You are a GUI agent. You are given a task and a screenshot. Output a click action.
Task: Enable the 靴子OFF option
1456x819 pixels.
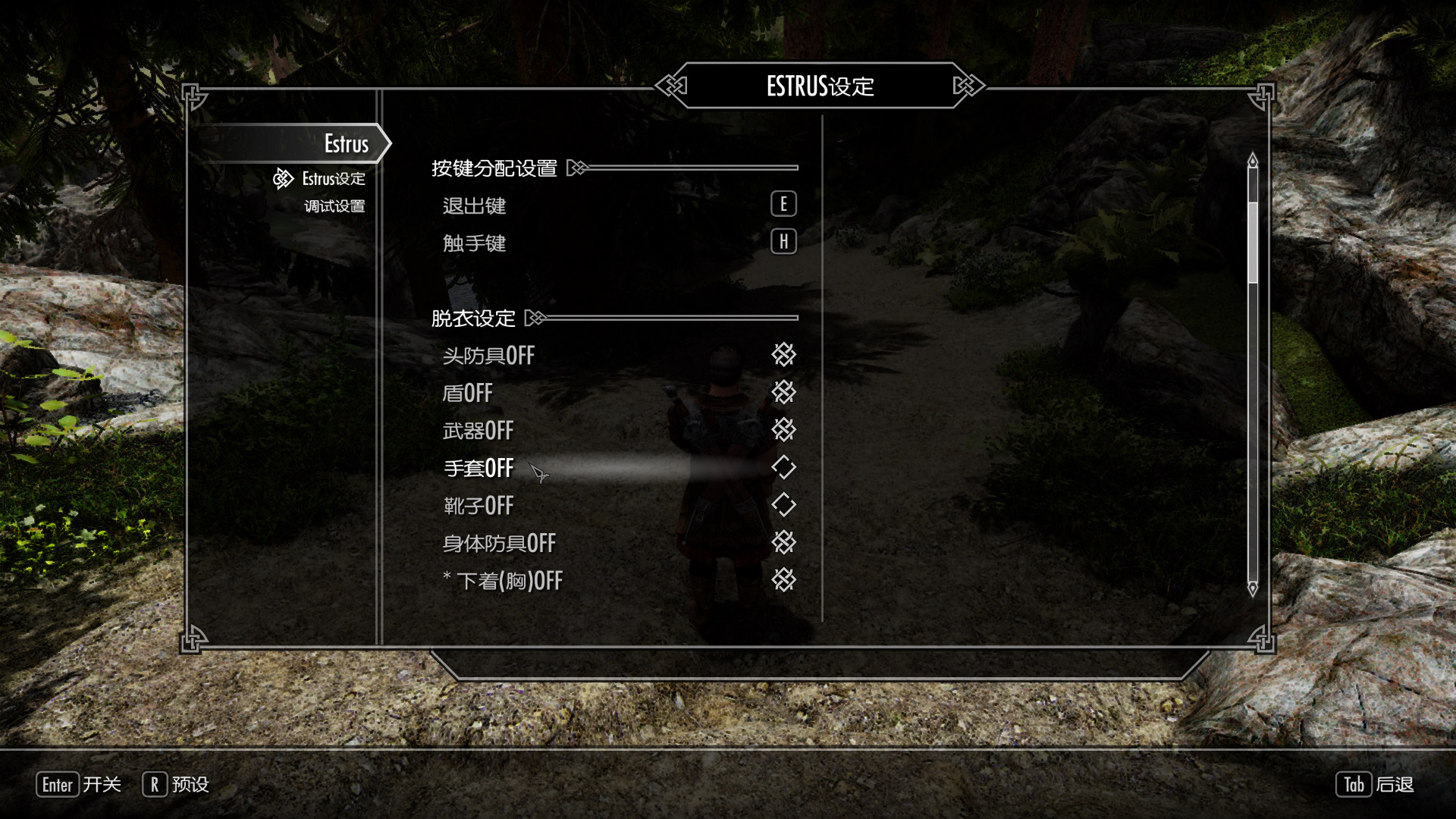click(783, 505)
